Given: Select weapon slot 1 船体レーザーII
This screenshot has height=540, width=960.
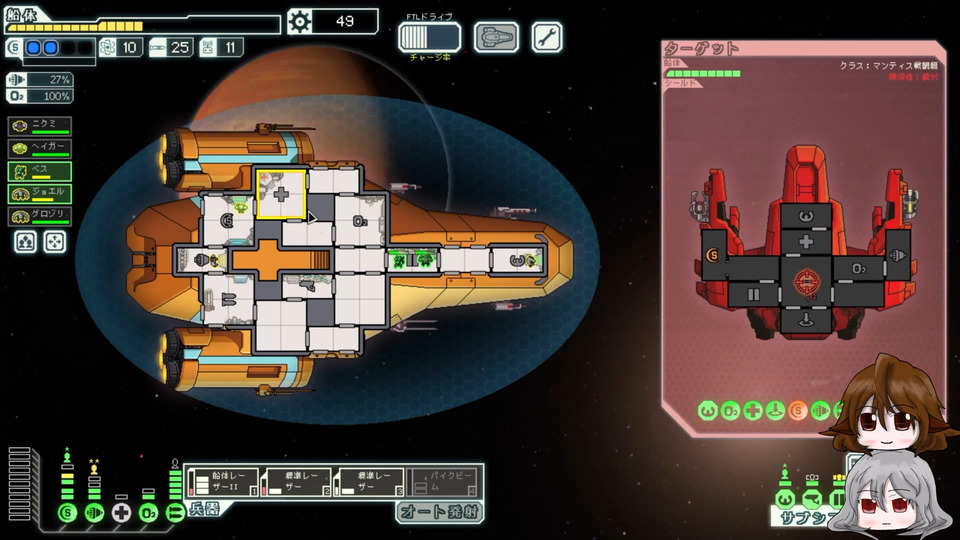Looking at the screenshot, I should [x=221, y=482].
